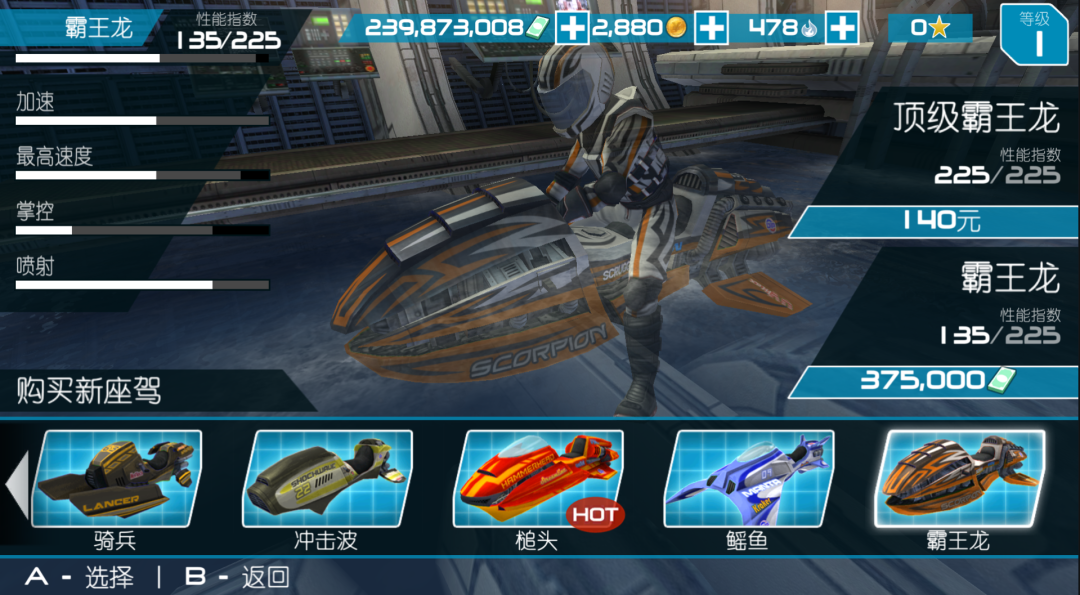Add more flame tokens with plus button
The width and height of the screenshot is (1080, 595).
(x=842, y=28)
